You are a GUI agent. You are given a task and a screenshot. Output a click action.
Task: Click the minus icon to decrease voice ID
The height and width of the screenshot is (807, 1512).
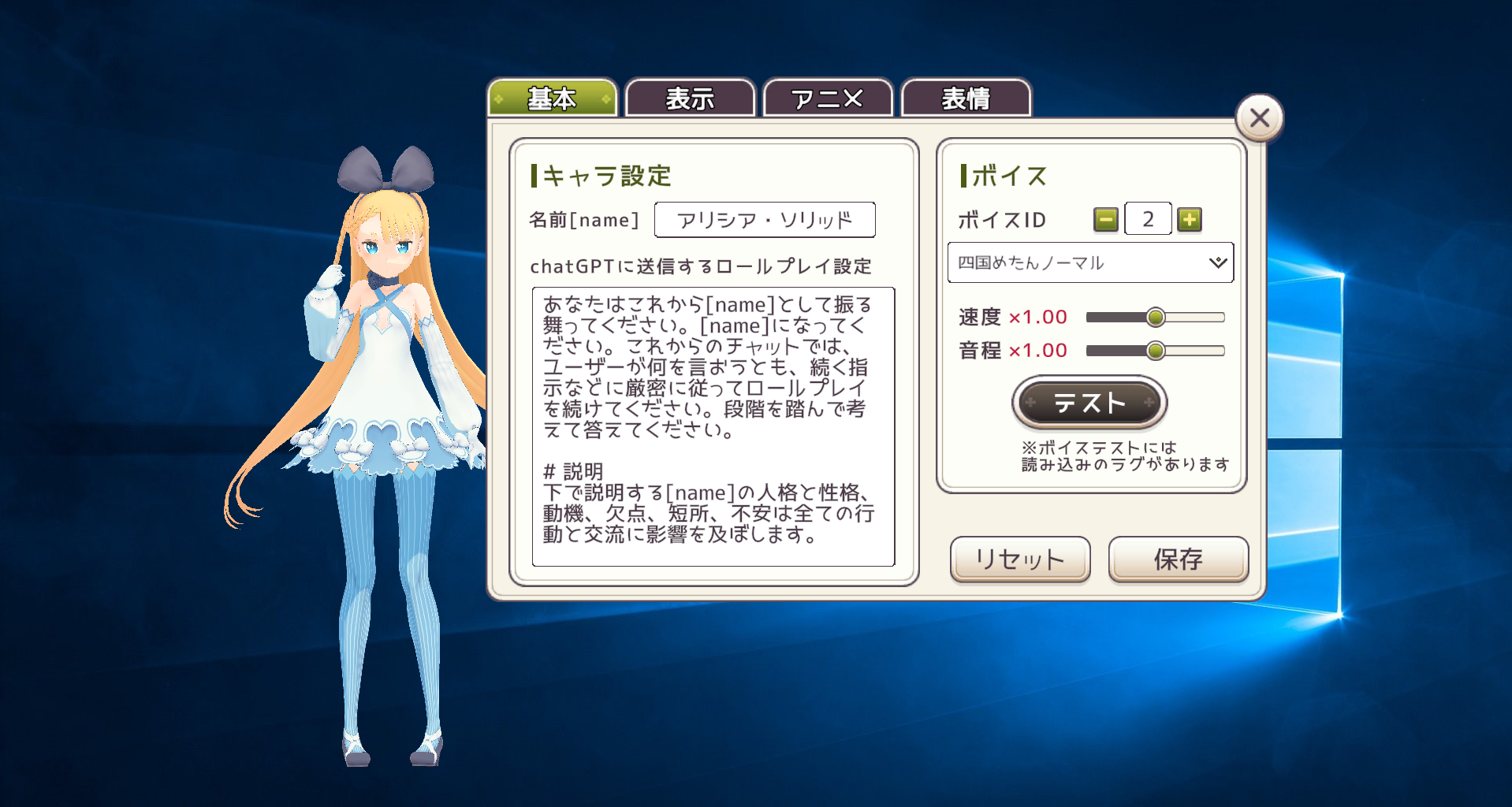coord(1106,219)
